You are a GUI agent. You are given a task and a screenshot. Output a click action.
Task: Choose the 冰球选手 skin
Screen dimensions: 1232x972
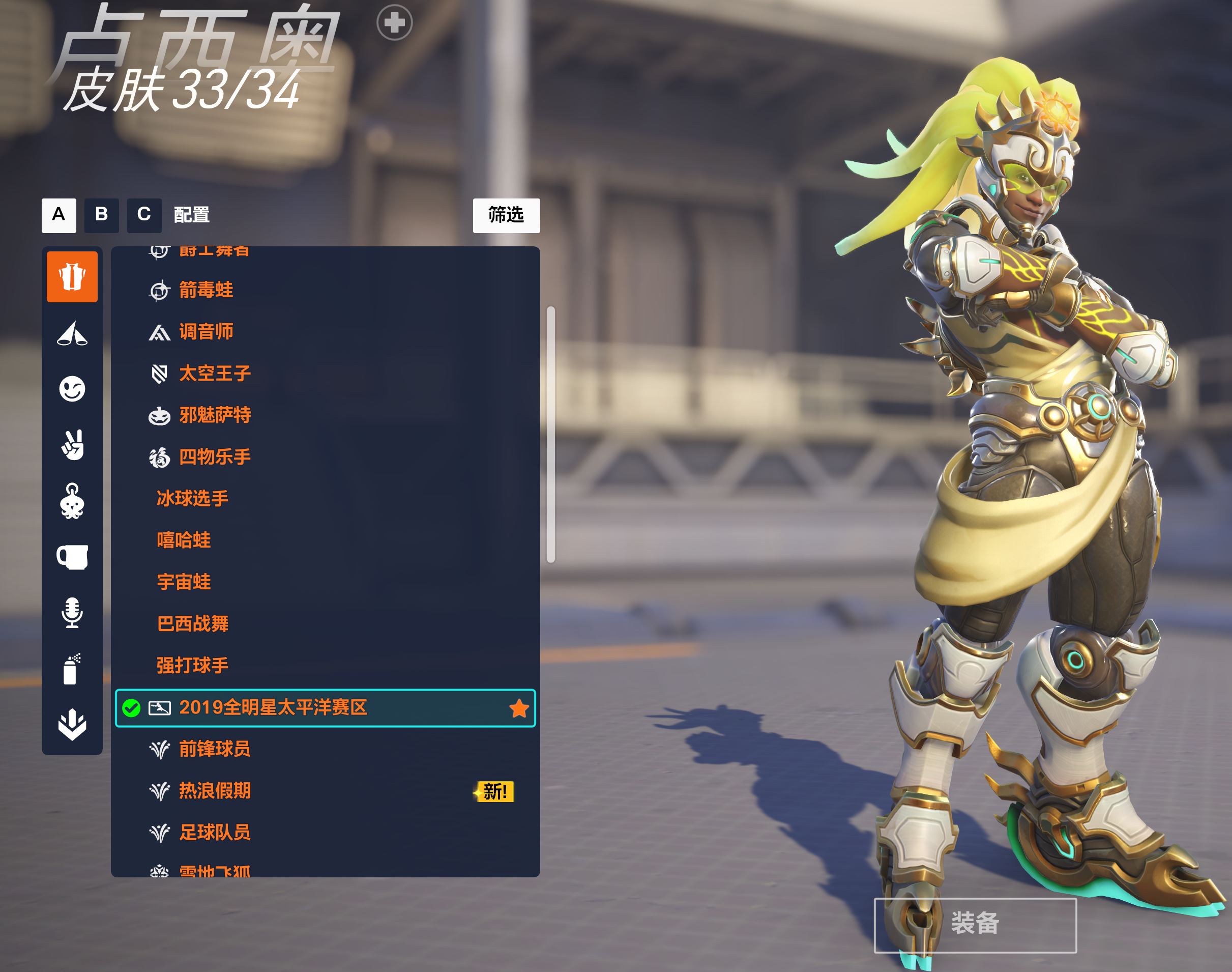pyautogui.click(x=192, y=499)
